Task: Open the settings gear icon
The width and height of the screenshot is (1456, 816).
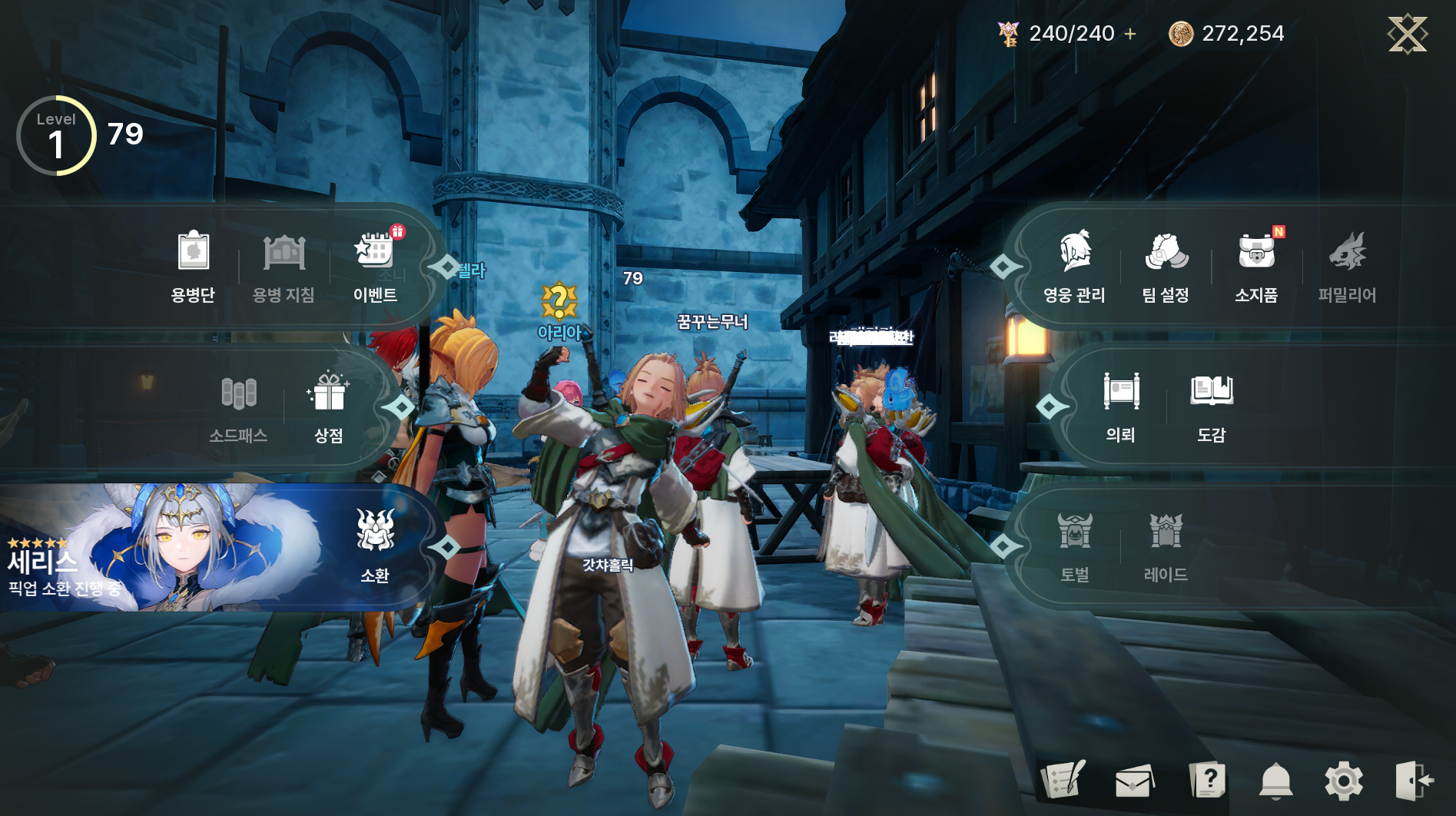Action: tap(1344, 781)
